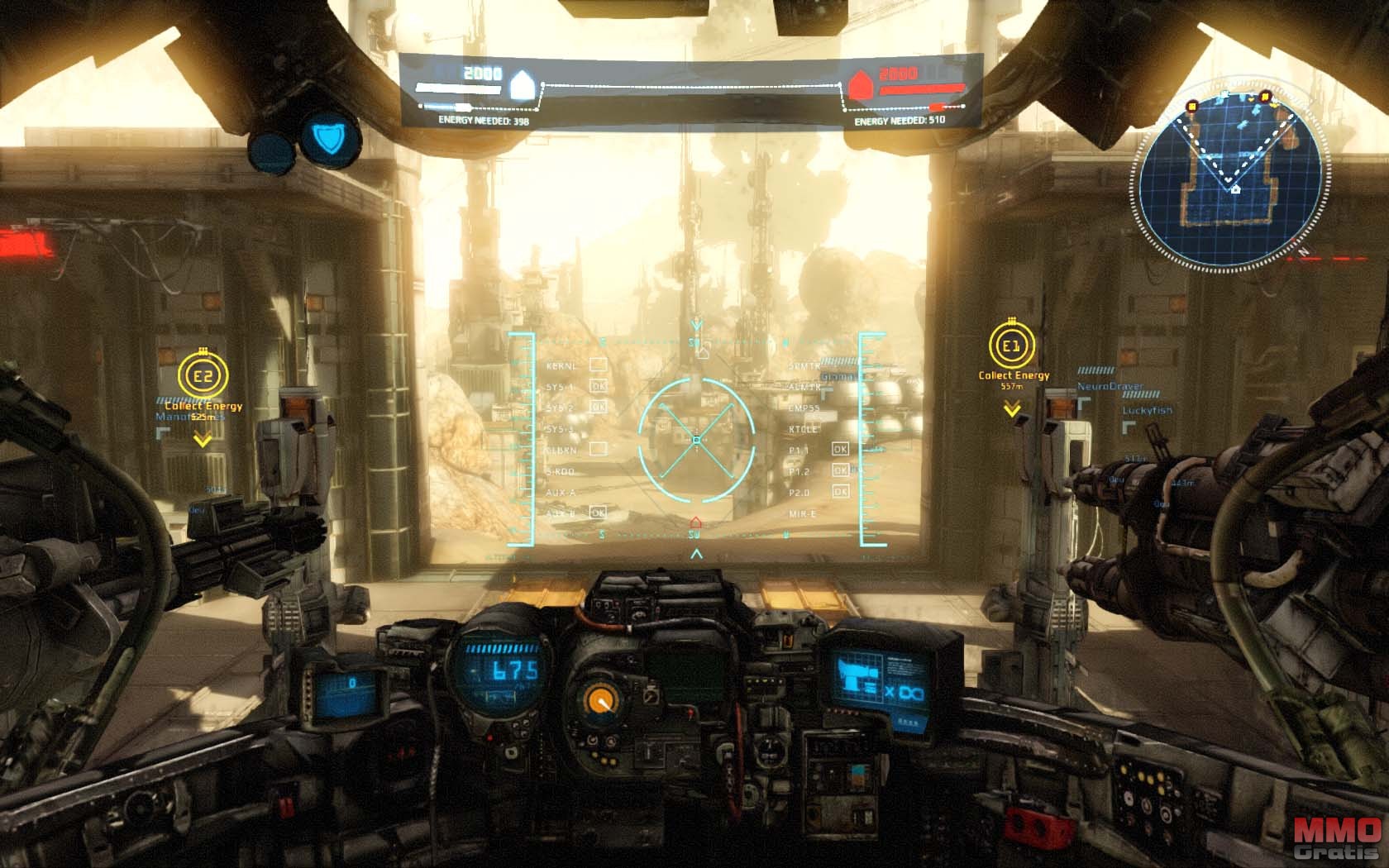
Task: Click the circular radar minimap
Action: (x=1234, y=182)
